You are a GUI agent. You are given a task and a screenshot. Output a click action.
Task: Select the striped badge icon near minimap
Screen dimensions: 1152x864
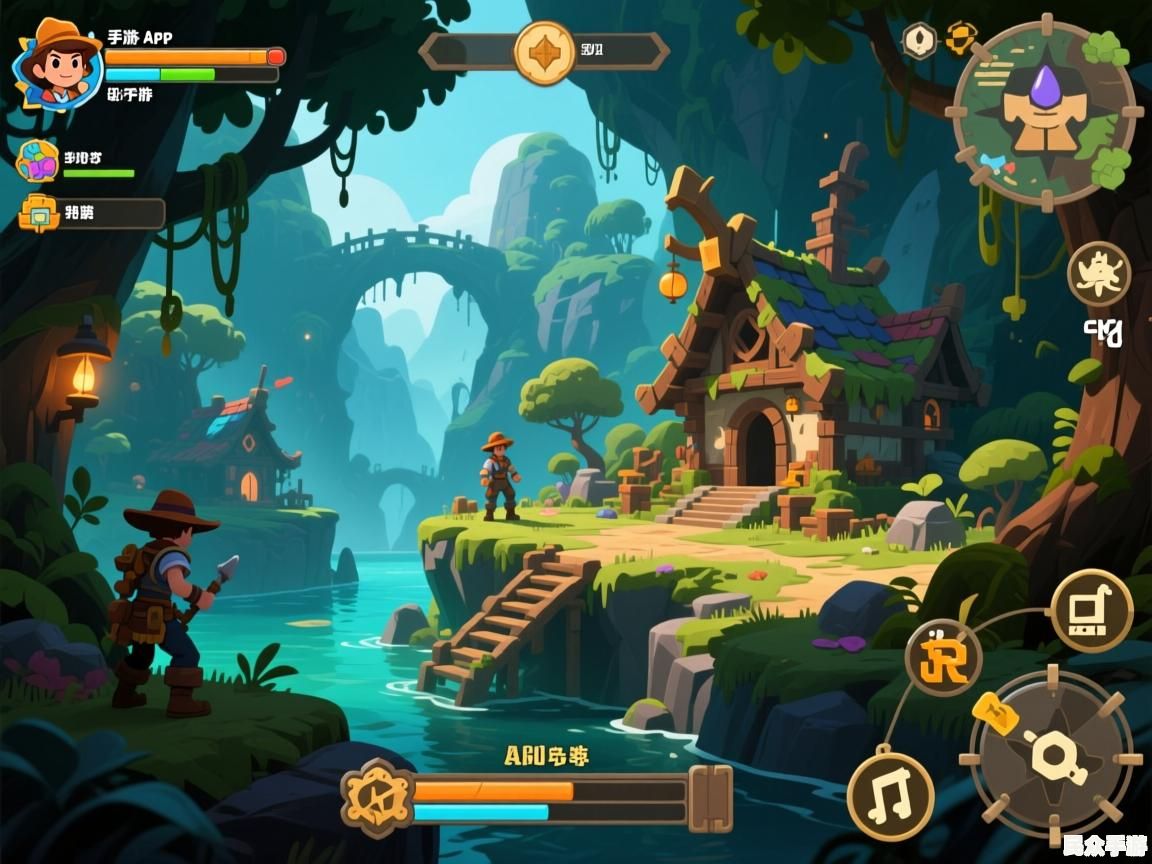click(961, 38)
